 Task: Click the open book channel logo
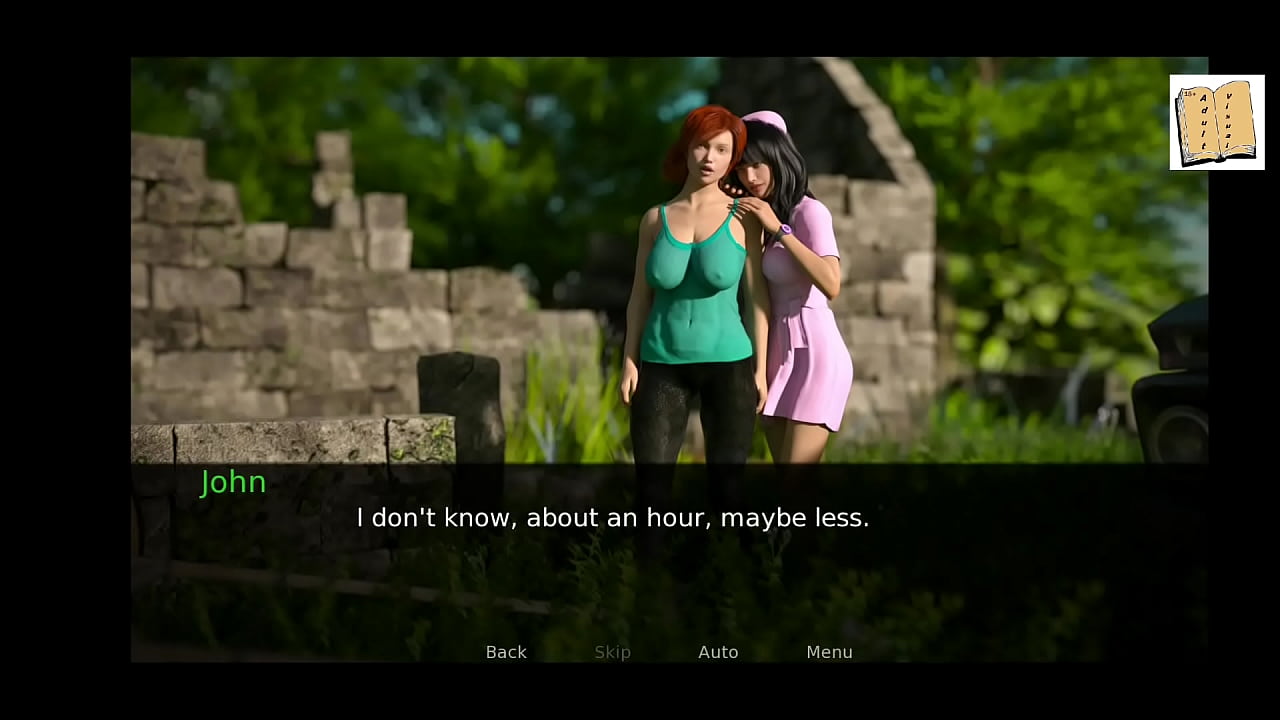point(1216,122)
